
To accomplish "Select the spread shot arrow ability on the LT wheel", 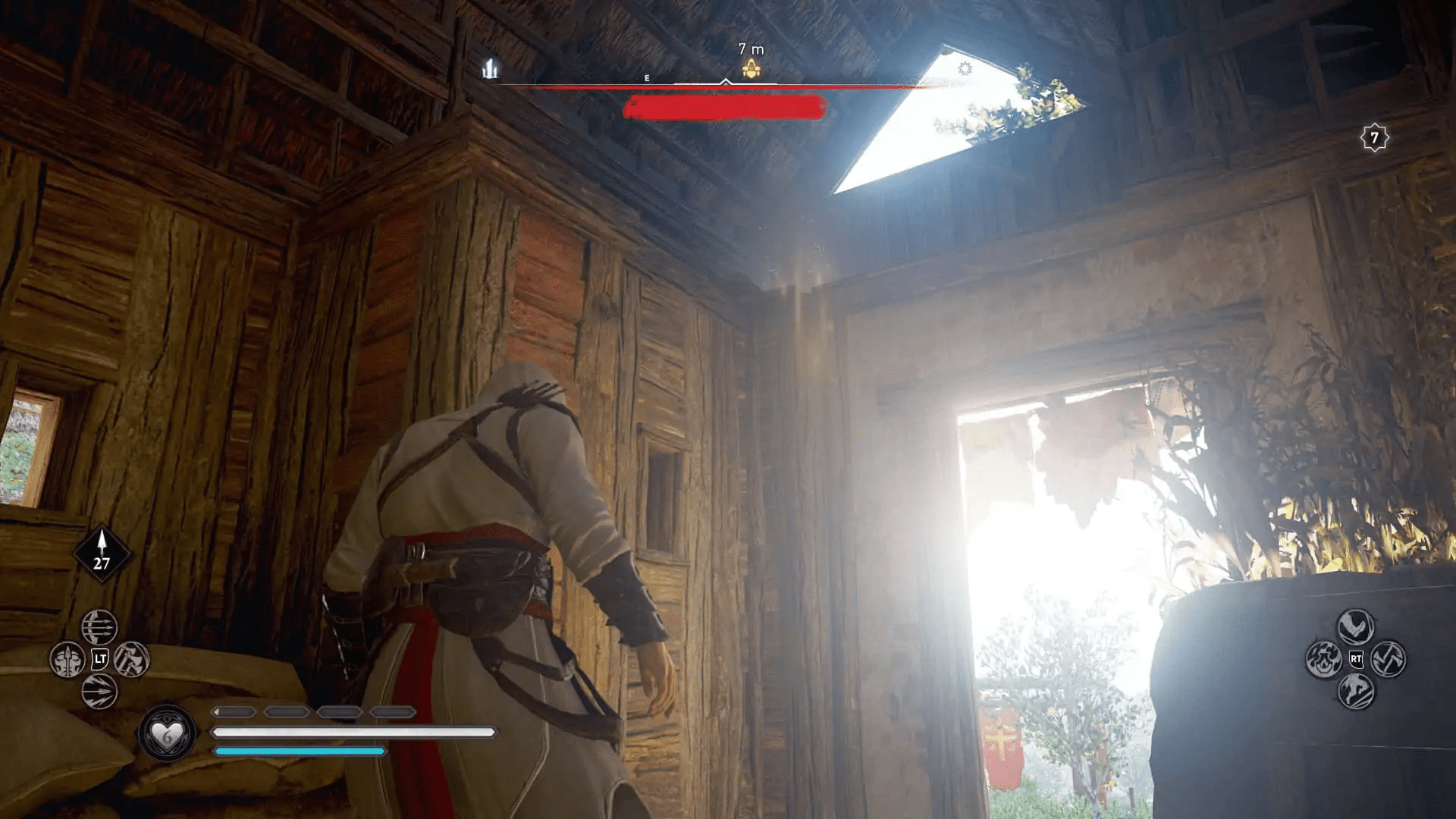I will [99, 626].
